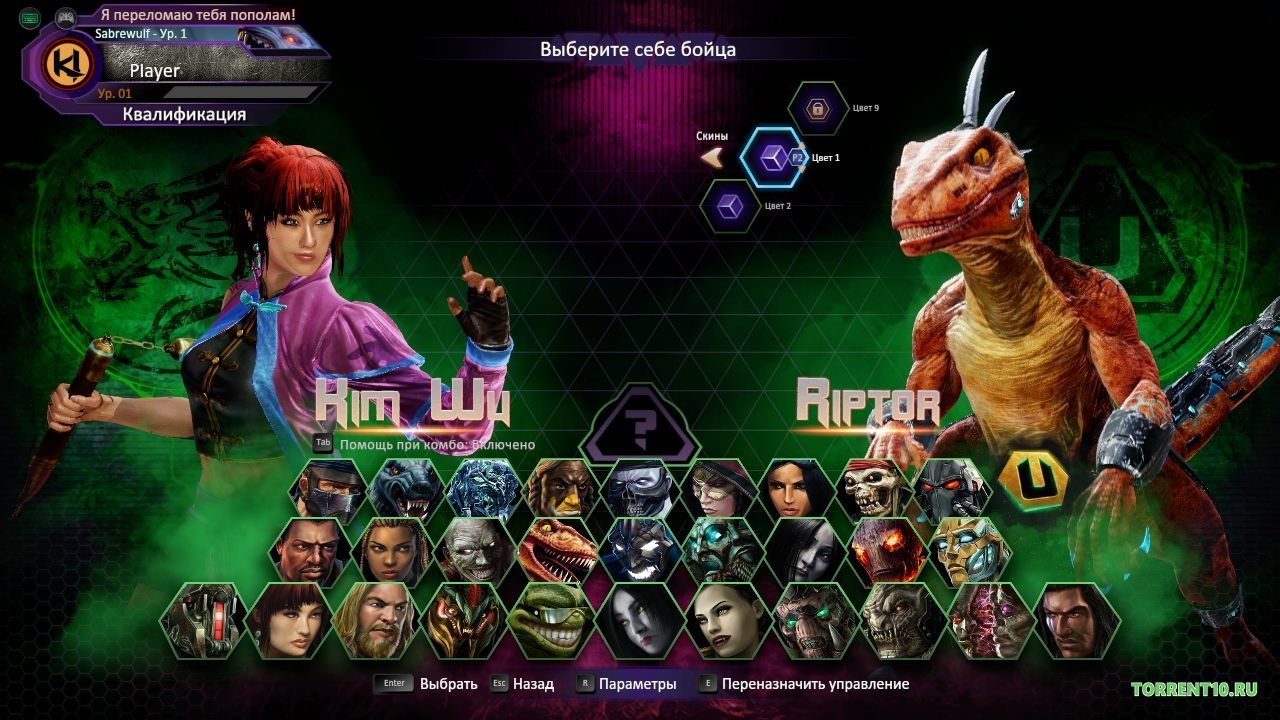Click the locked Цвет 9 hexagon
The image size is (1280, 720).
tap(817, 110)
